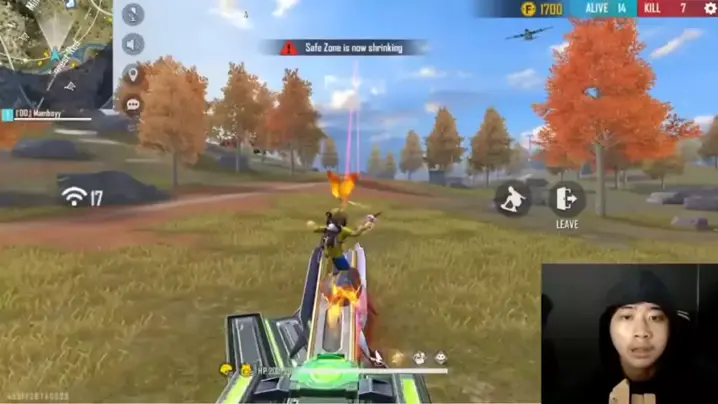Leave with the exit door button
This screenshot has height=404, width=718.
[567, 198]
